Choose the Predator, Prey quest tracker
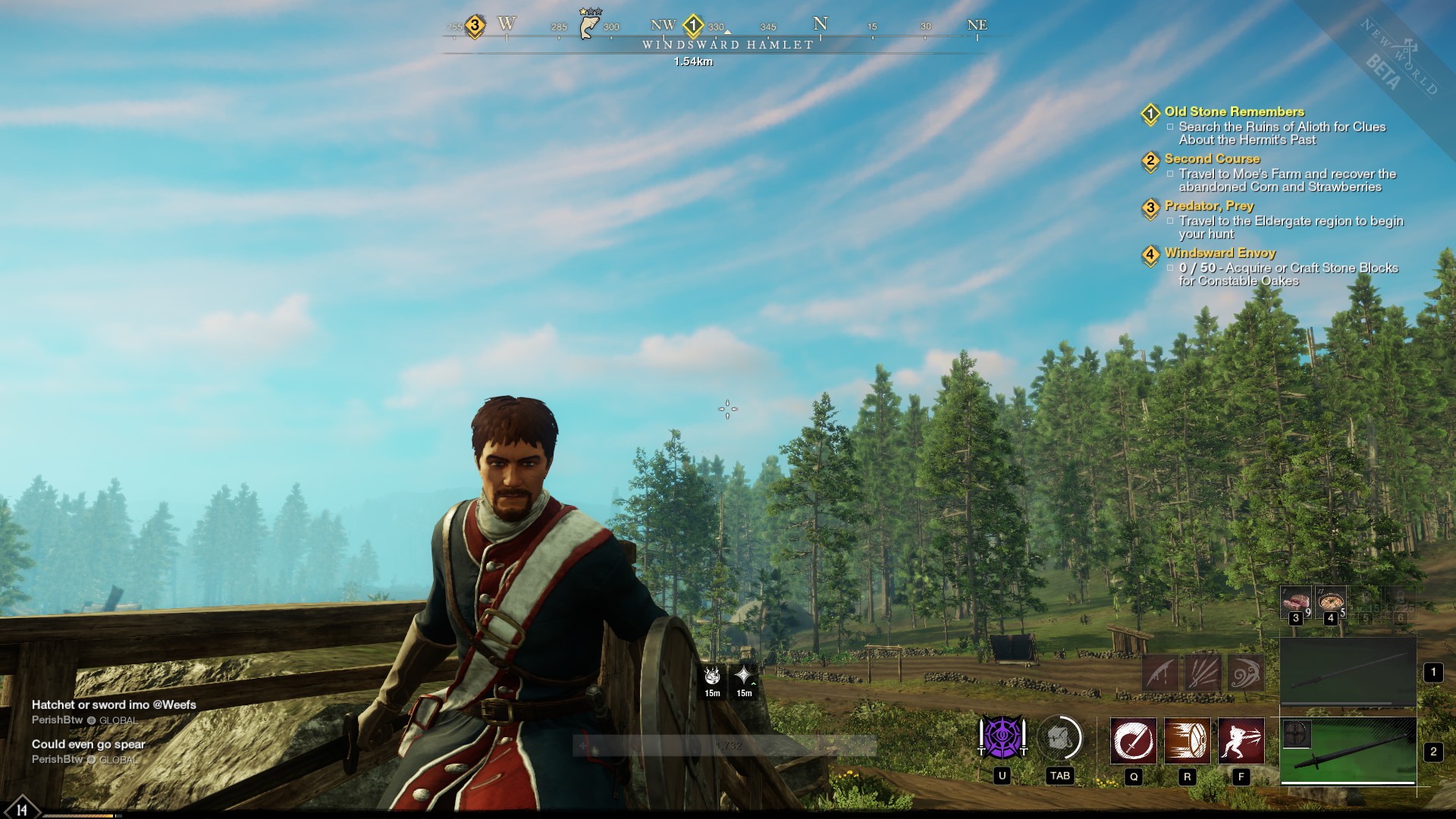The height and width of the screenshot is (819, 1456). click(1209, 206)
